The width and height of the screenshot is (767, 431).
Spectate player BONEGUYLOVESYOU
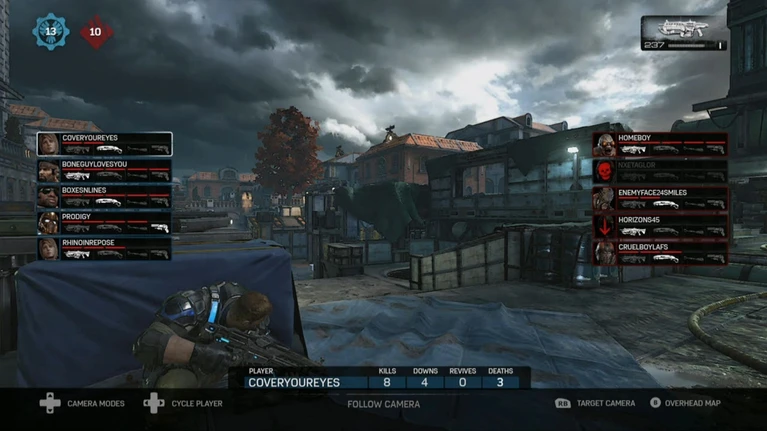(104, 170)
